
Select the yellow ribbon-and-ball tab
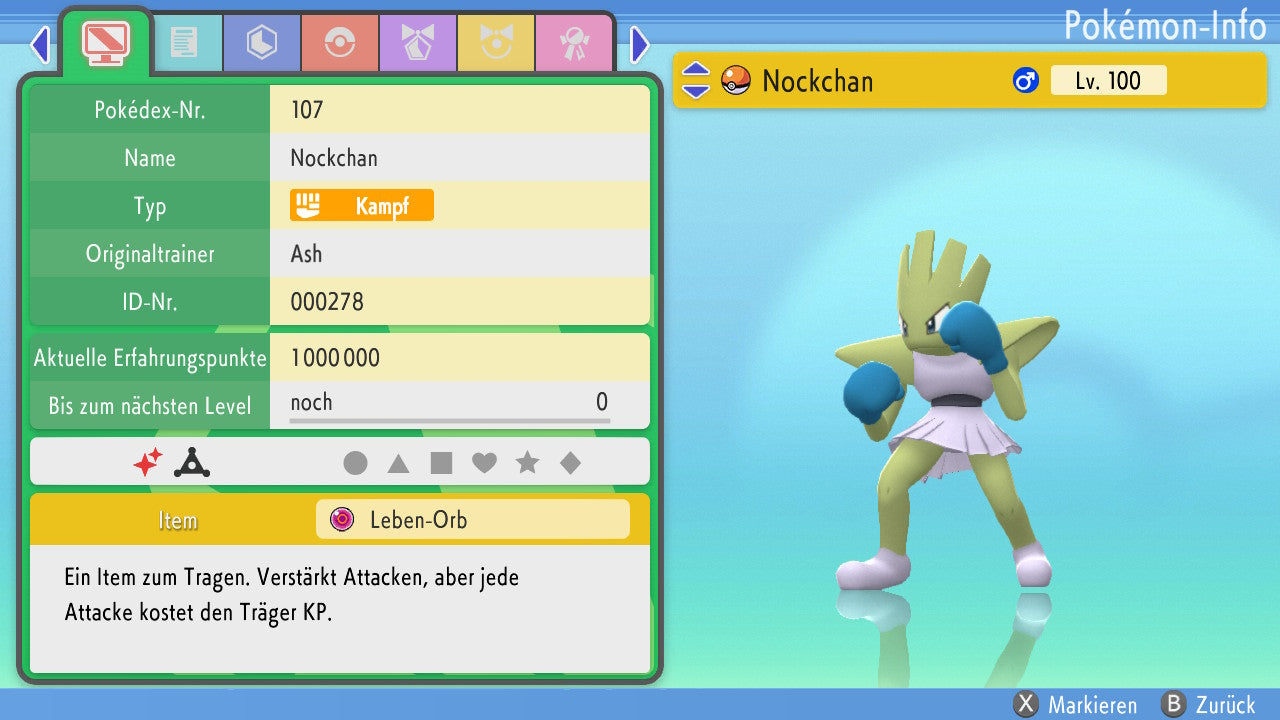[495, 43]
